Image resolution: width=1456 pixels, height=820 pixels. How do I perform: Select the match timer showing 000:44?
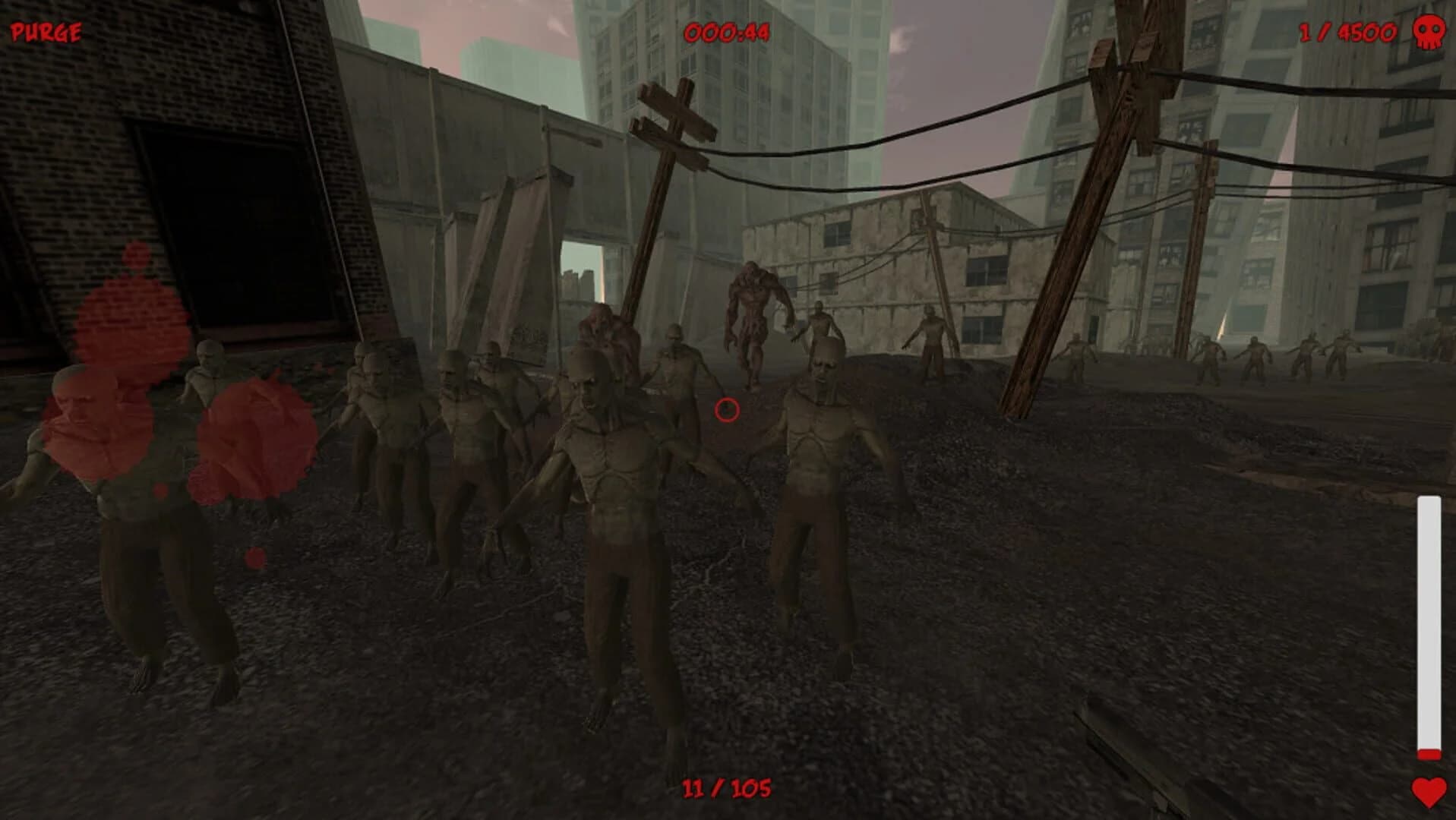(726, 32)
